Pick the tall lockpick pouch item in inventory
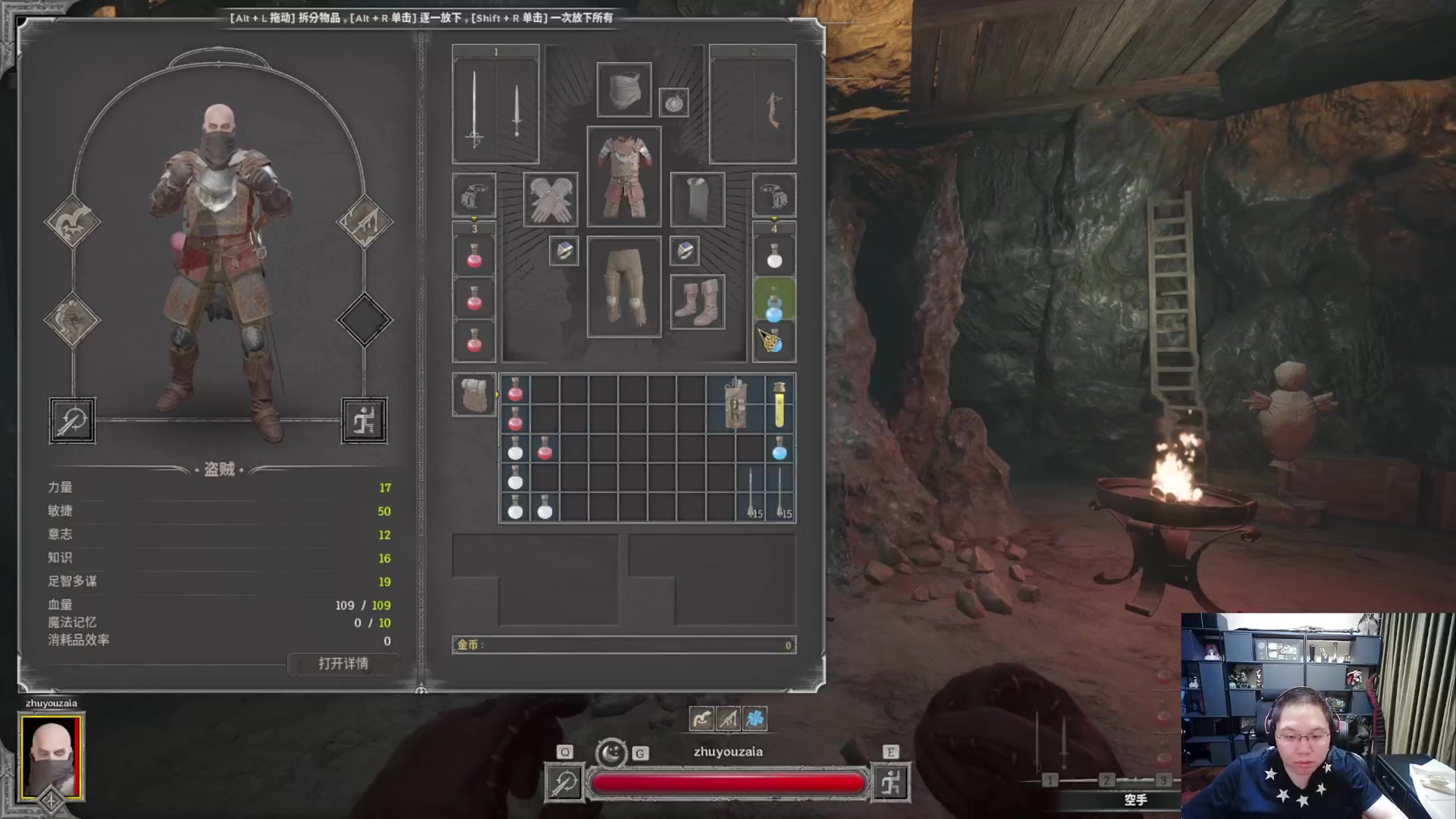Screen dimensions: 1456x819 [735, 404]
